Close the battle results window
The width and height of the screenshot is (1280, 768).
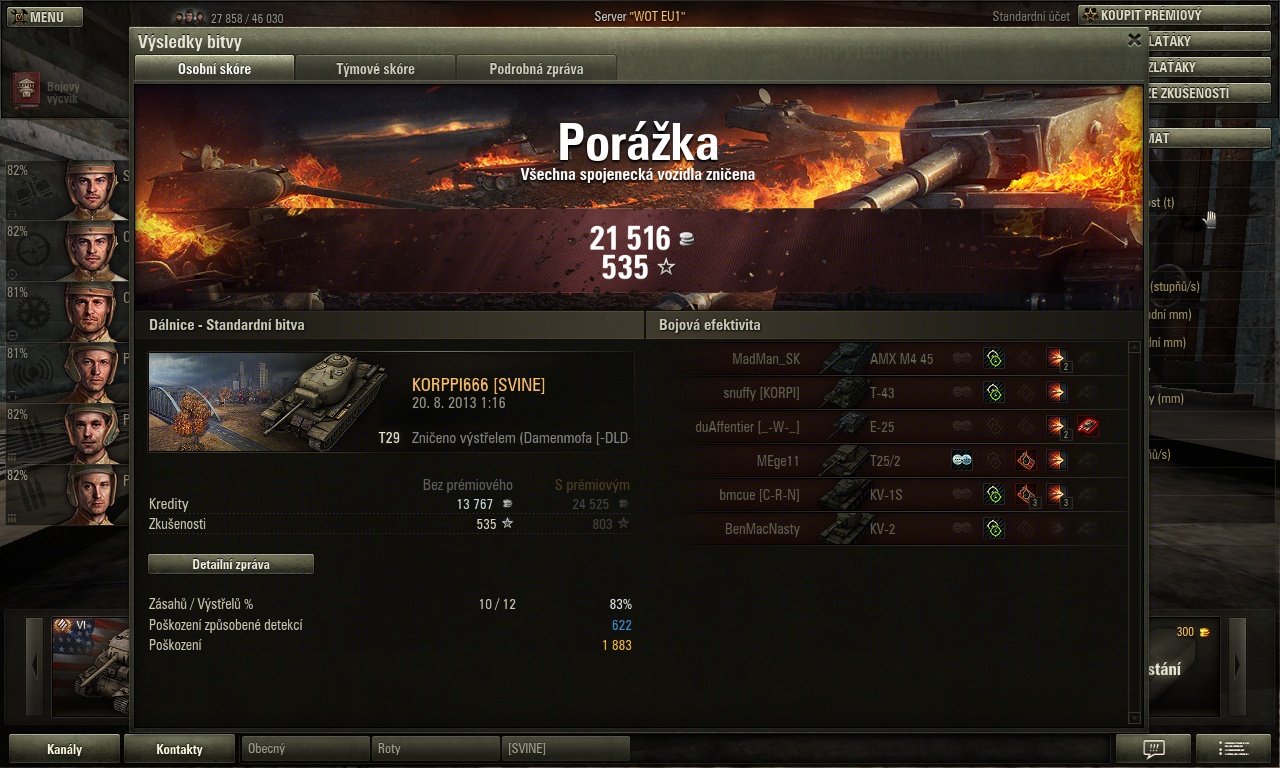tap(1134, 40)
